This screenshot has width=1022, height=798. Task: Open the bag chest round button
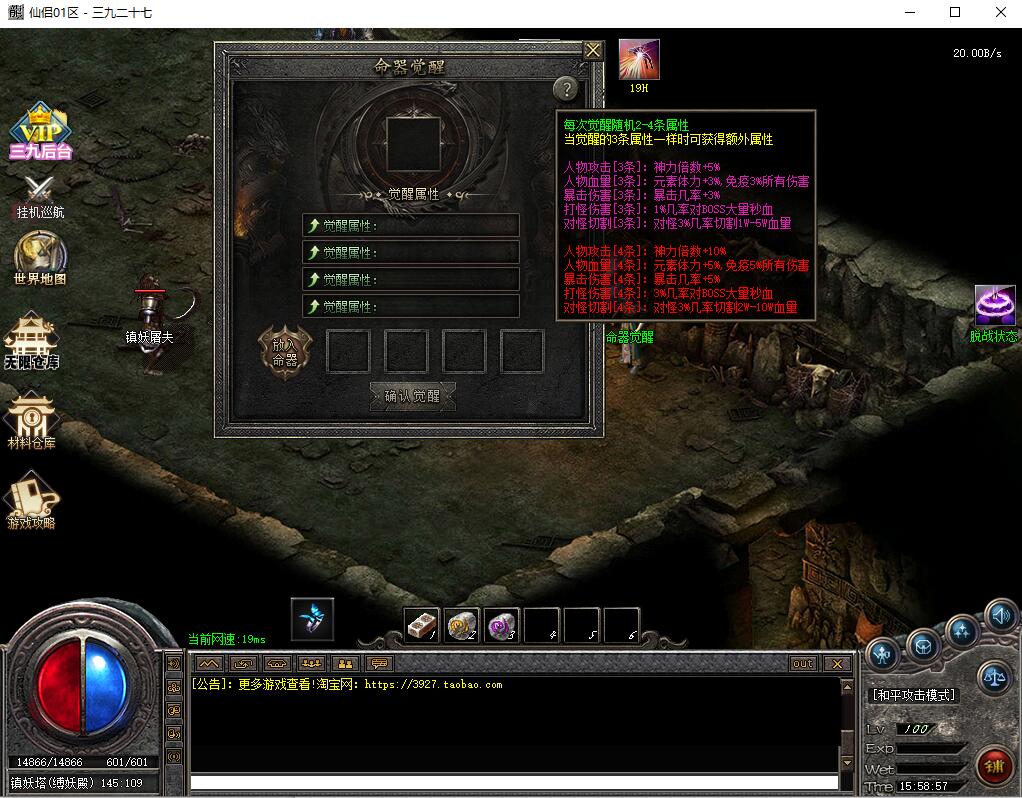coord(924,644)
